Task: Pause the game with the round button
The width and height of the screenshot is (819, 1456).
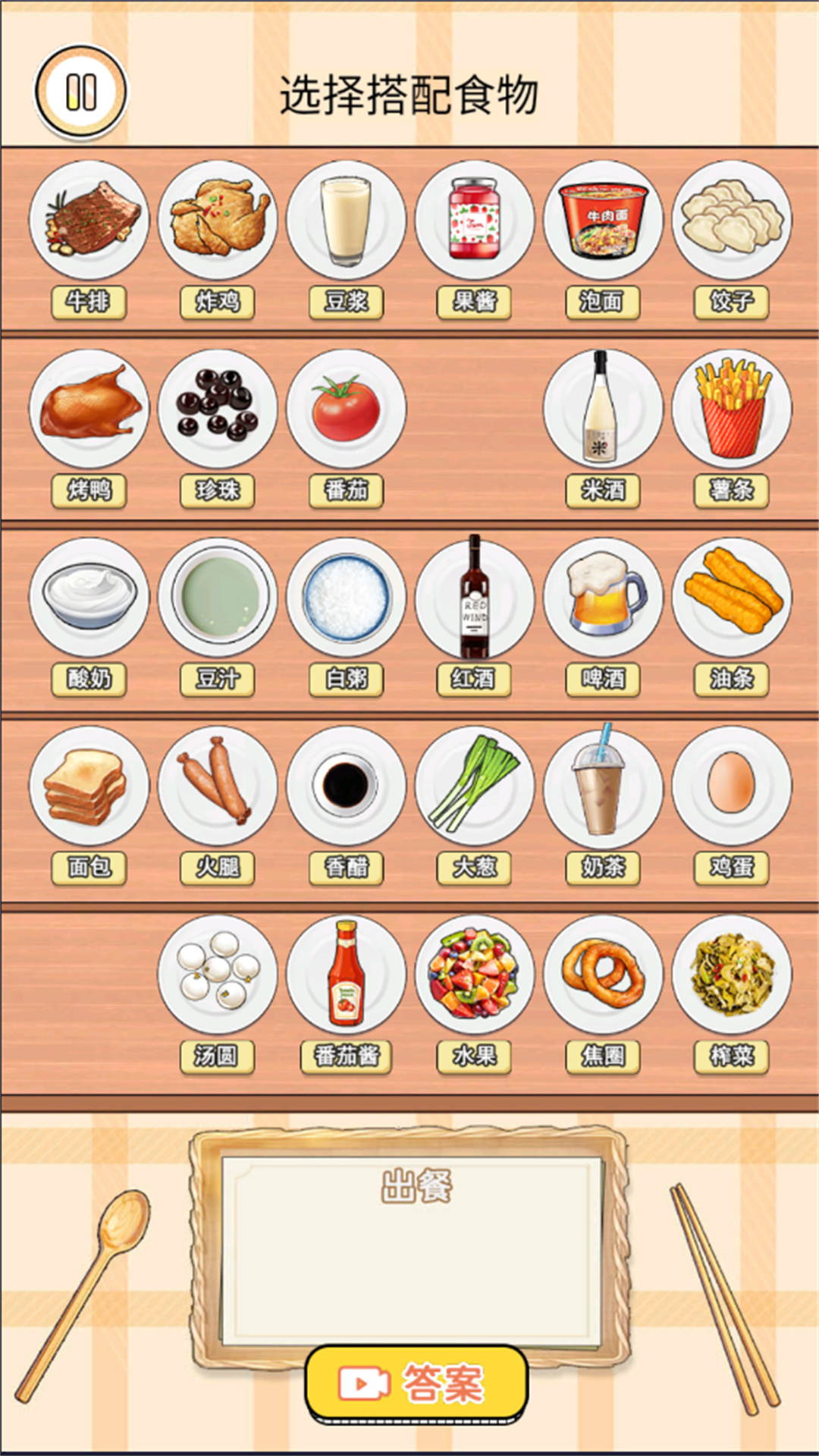Action: pos(81,93)
